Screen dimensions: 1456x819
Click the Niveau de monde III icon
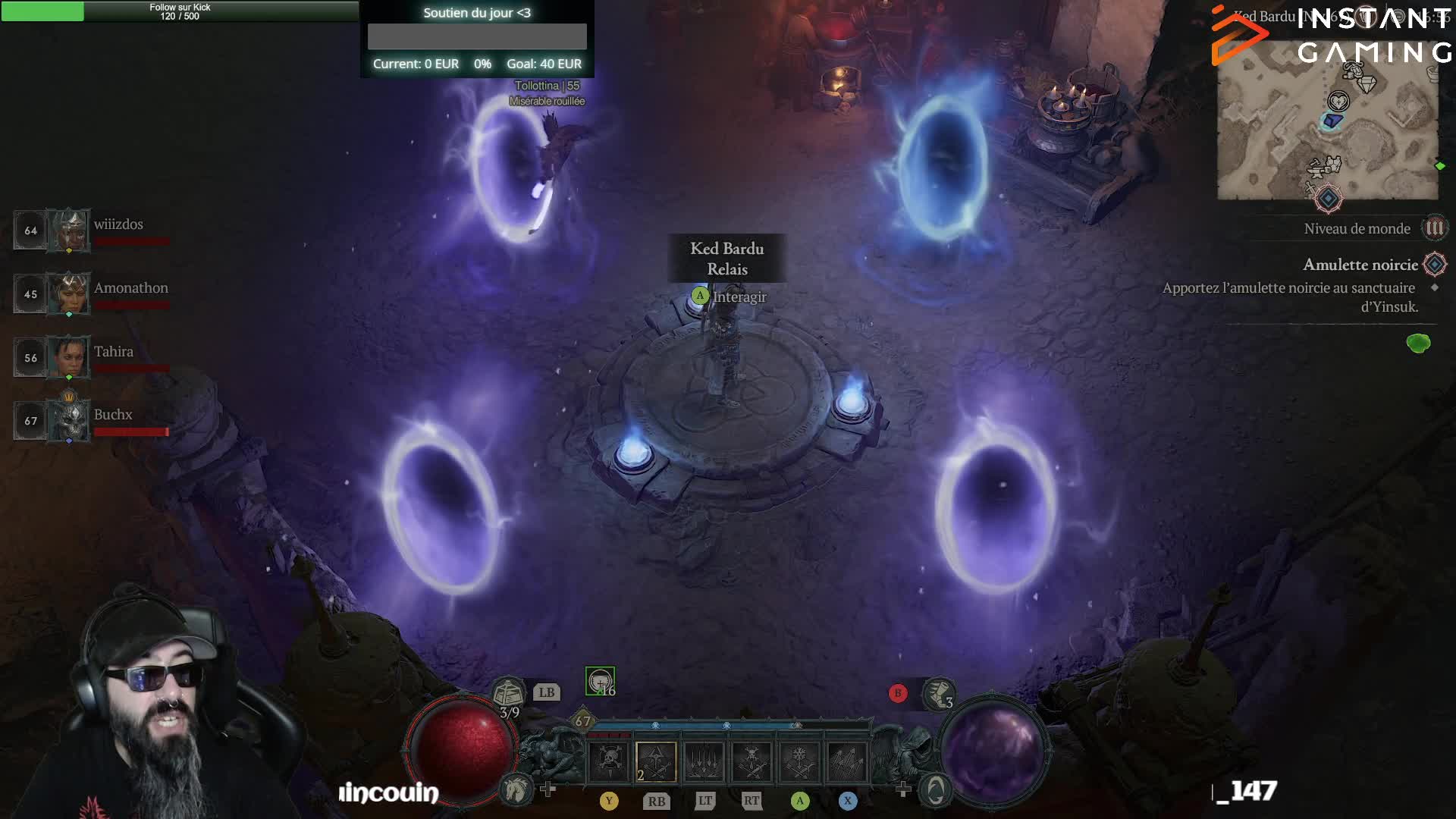click(1434, 228)
